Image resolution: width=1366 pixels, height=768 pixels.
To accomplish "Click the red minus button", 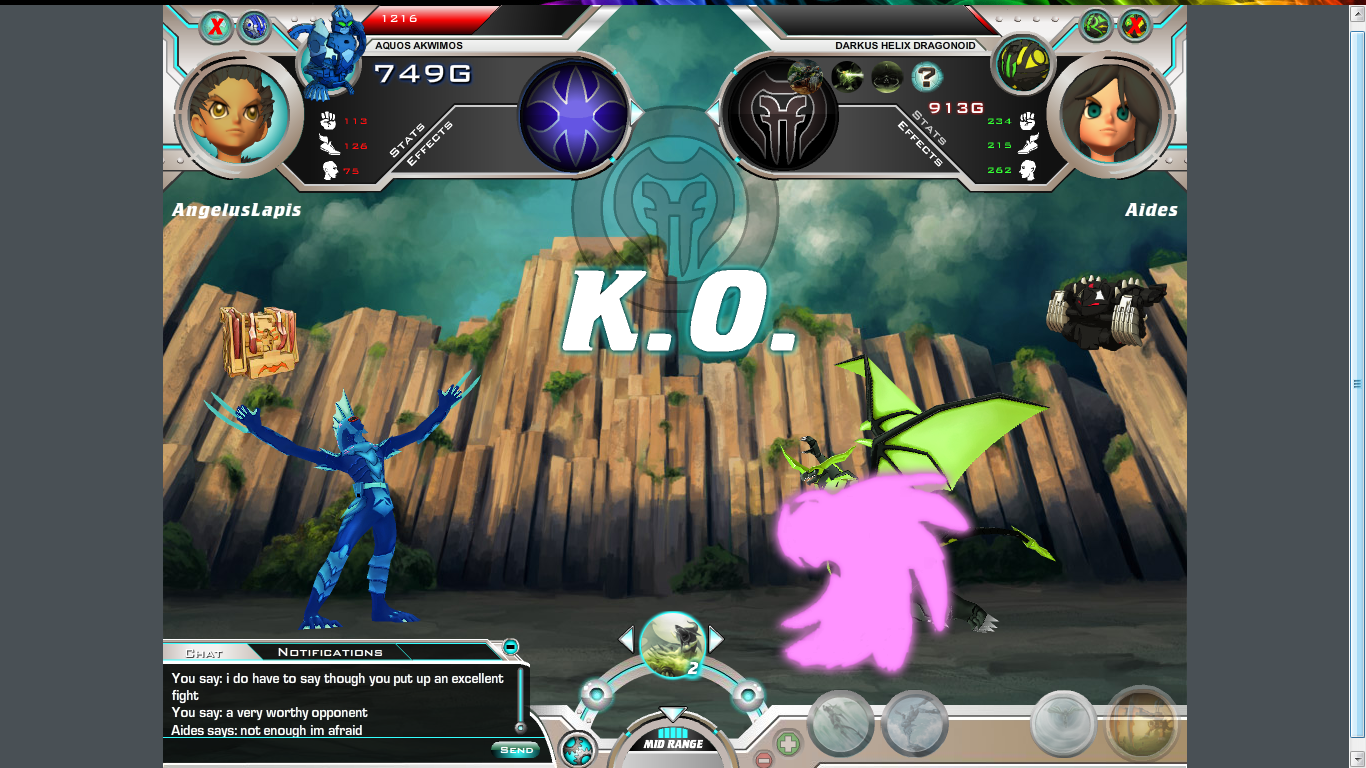I will click(763, 760).
